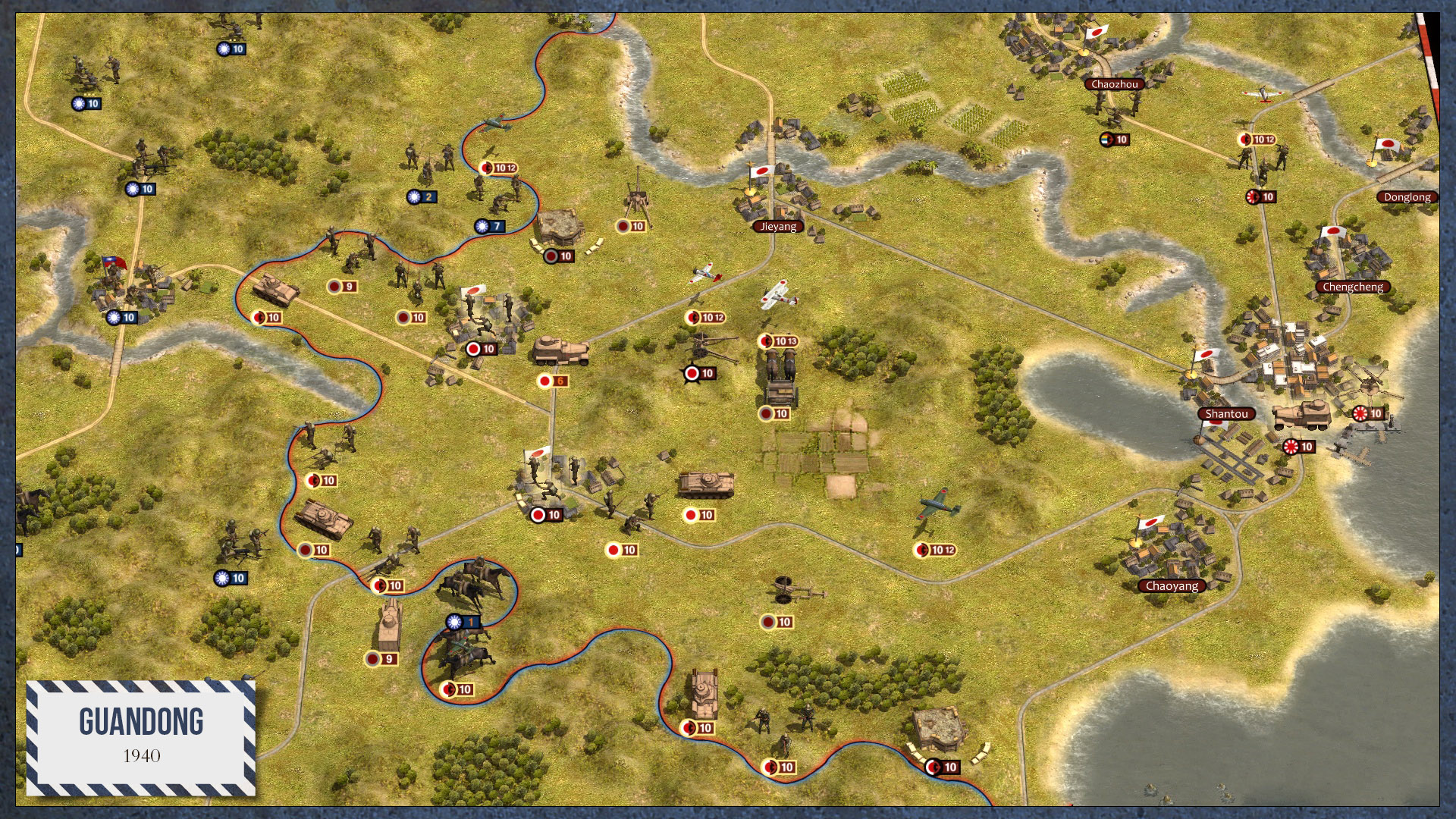Viewport: 1456px width, 819px height.
Task: Click the 10 13 truck strength indicator
Action: pos(777,341)
